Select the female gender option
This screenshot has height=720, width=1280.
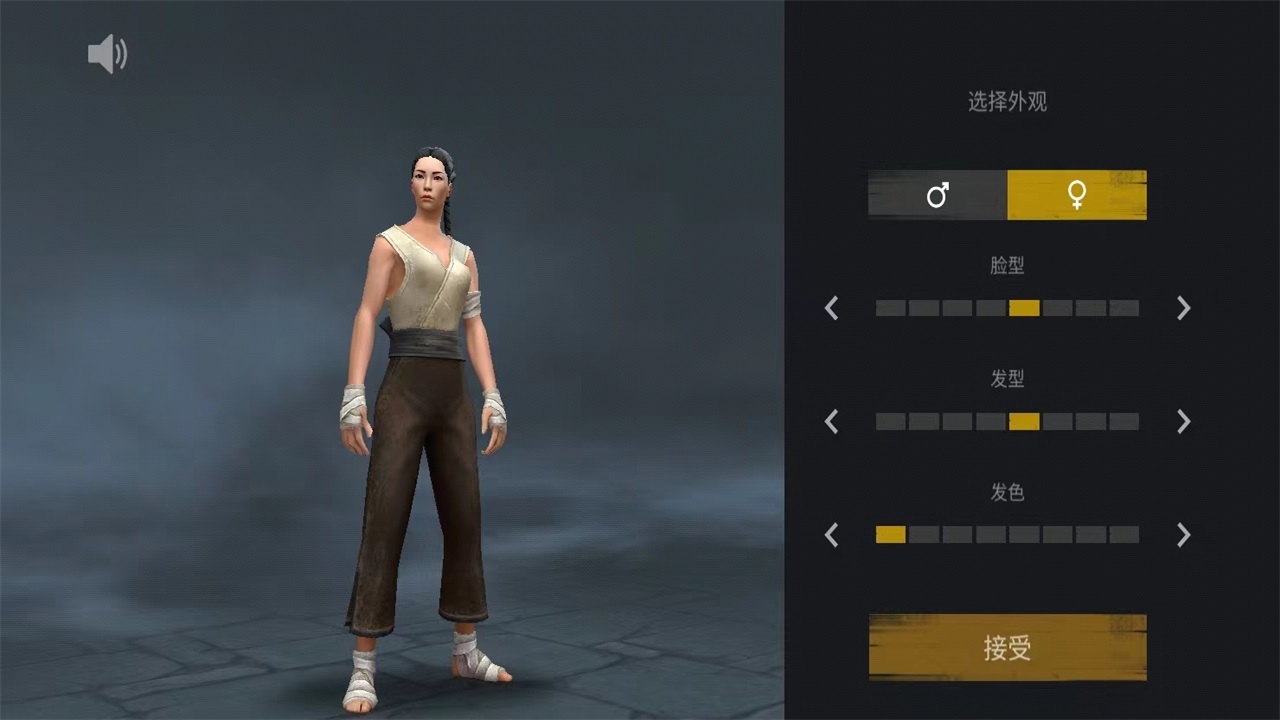(1076, 195)
